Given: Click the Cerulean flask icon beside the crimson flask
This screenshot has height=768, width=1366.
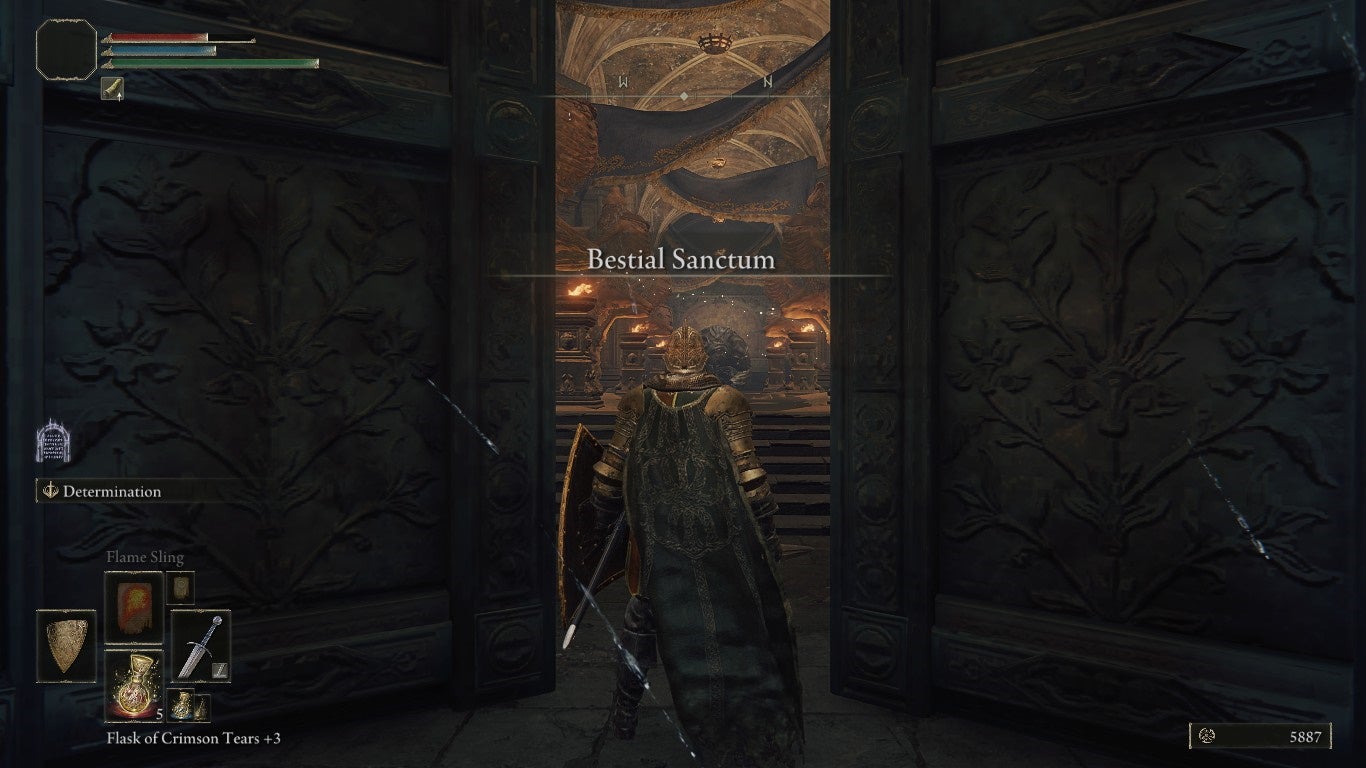Looking at the screenshot, I should (182, 707).
